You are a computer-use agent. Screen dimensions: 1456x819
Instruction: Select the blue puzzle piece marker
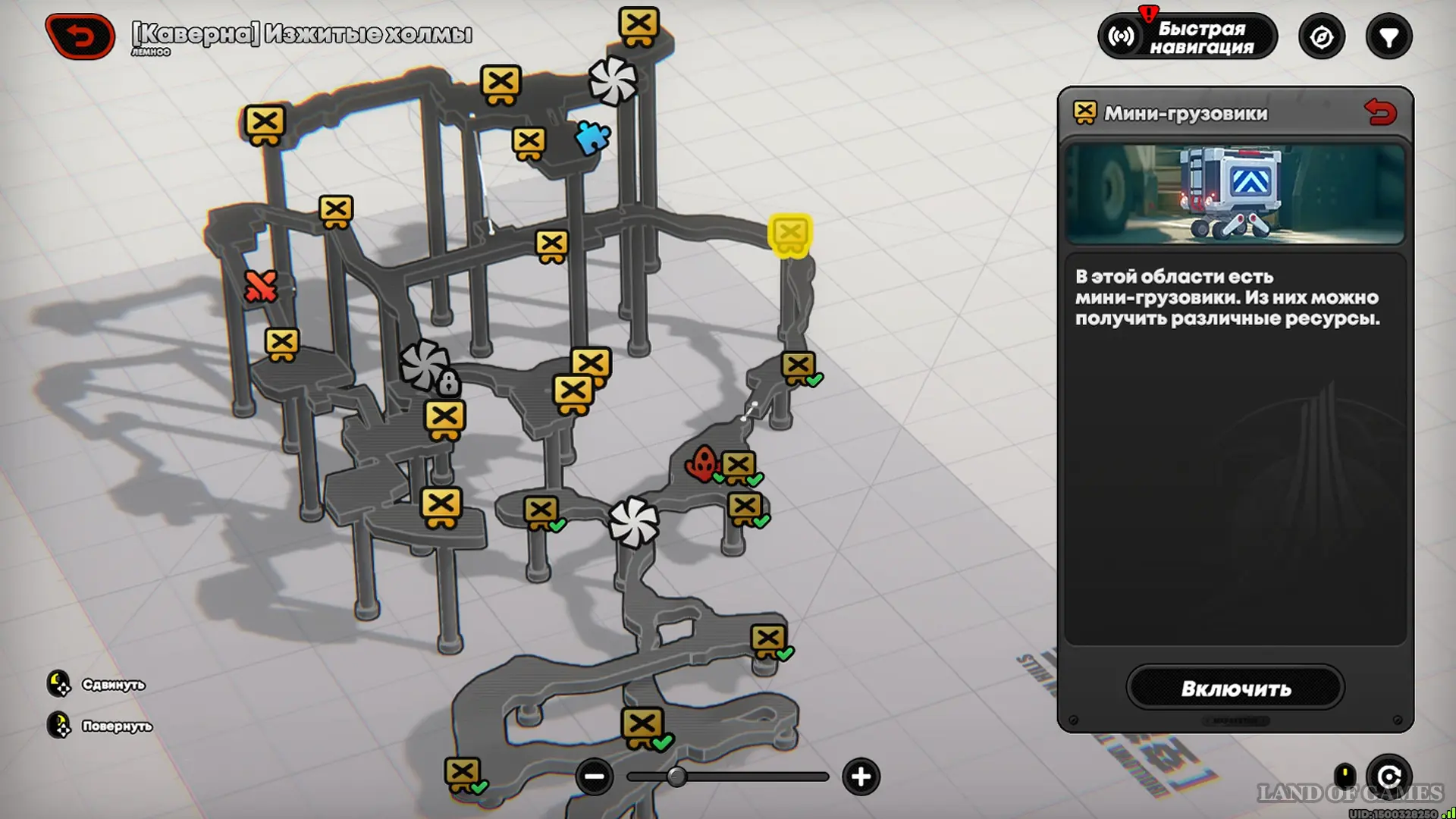point(592,138)
